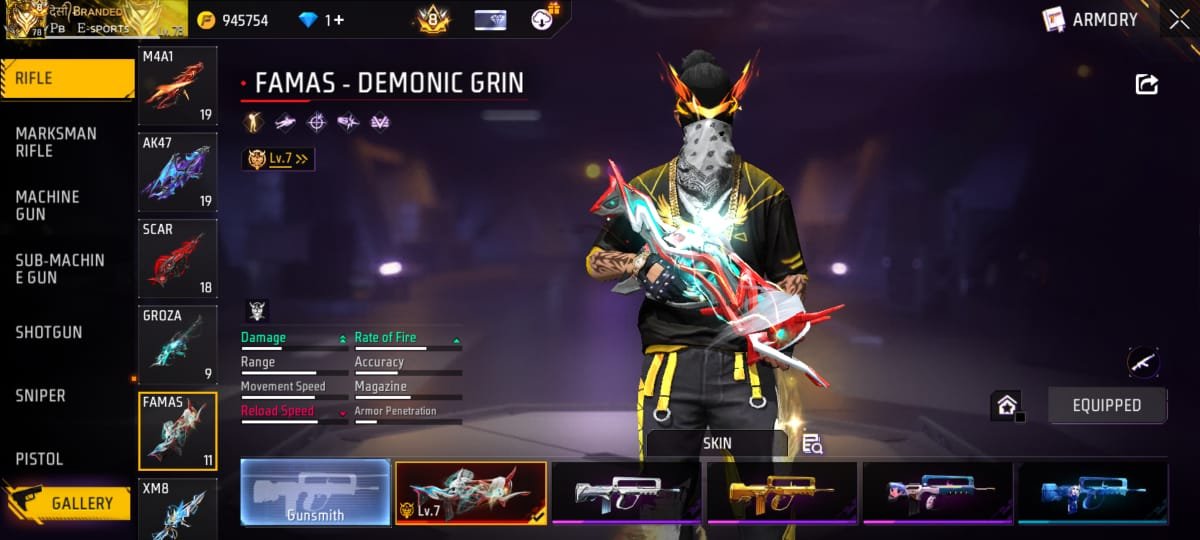Add diamonds with the plus button
The image size is (1200, 540).
[339, 20]
